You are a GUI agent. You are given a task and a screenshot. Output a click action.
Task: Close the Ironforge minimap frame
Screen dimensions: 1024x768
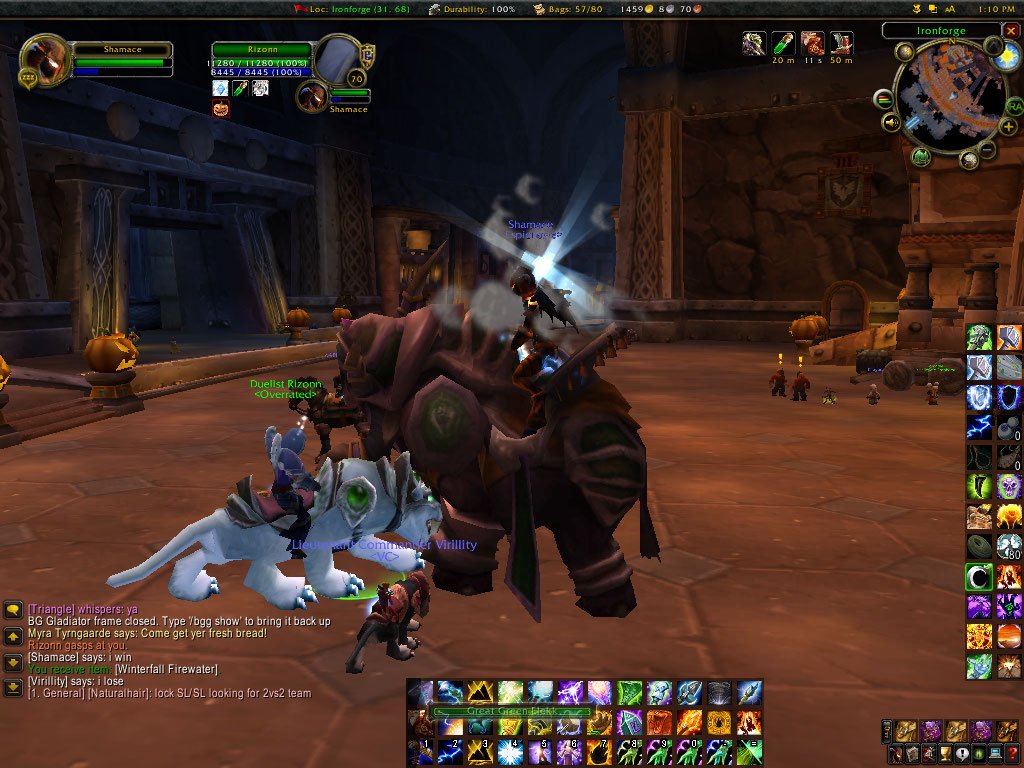click(x=1011, y=31)
